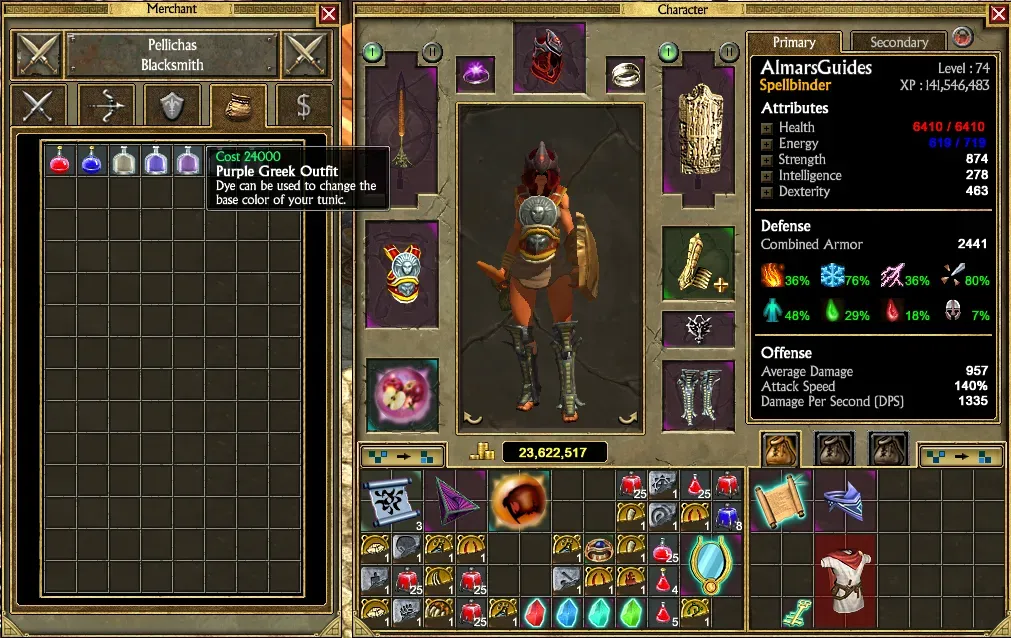Select the equipped silver ring slot
The height and width of the screenshot is (638, 1011).
[x=625, y=72]
